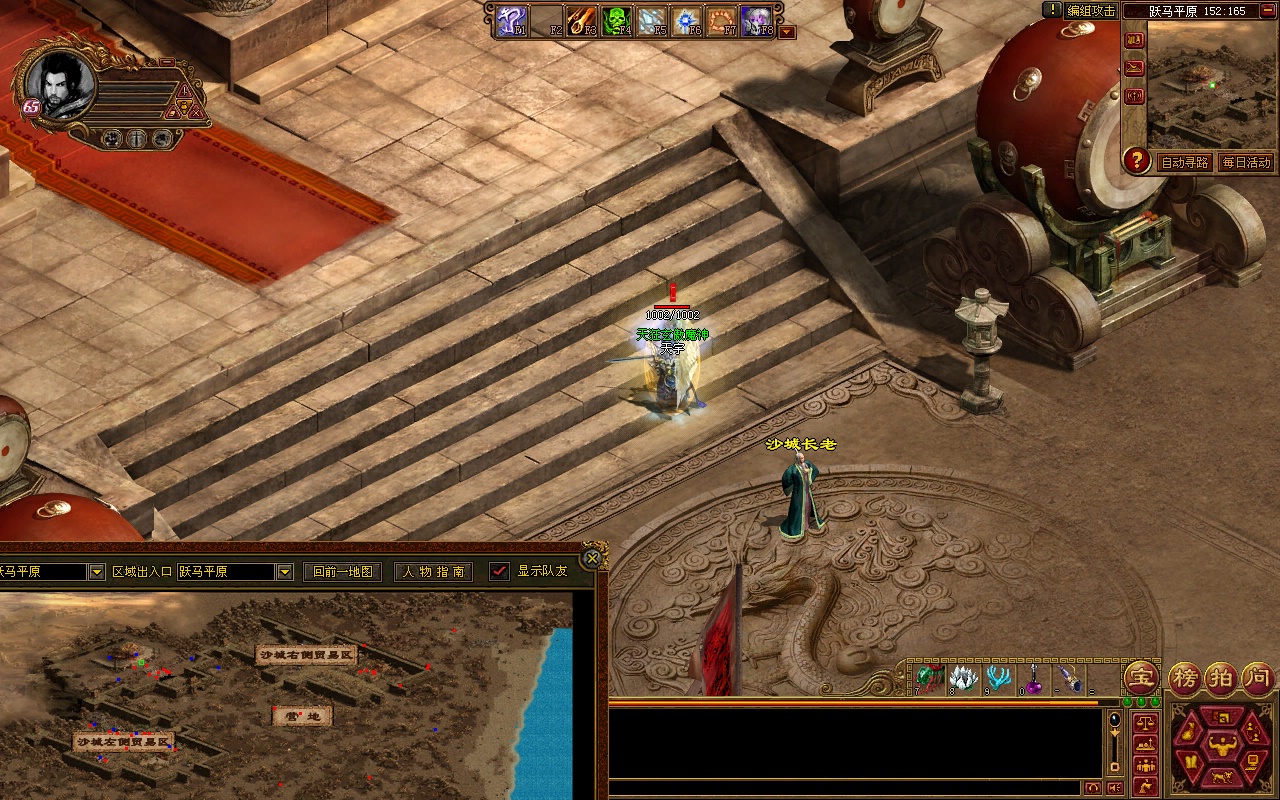
Task: Cast the purple skeleton skill on F8
Action: pyautogui.click(x=755, y=21)
